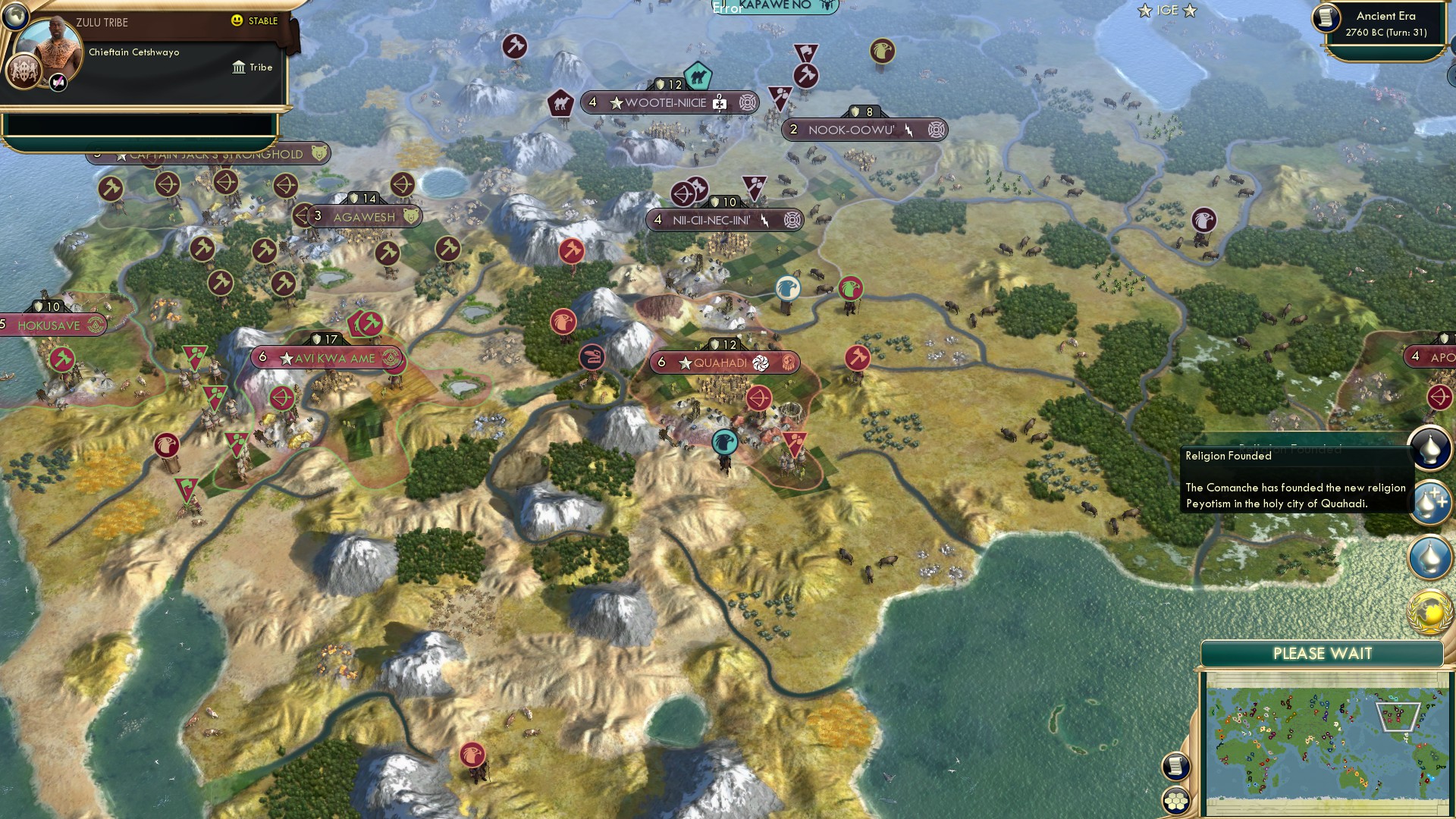This screenshot has width=1456, height=819.
Task: Select the teal scout unit flag near Quahadi
Action: [724, 442]
